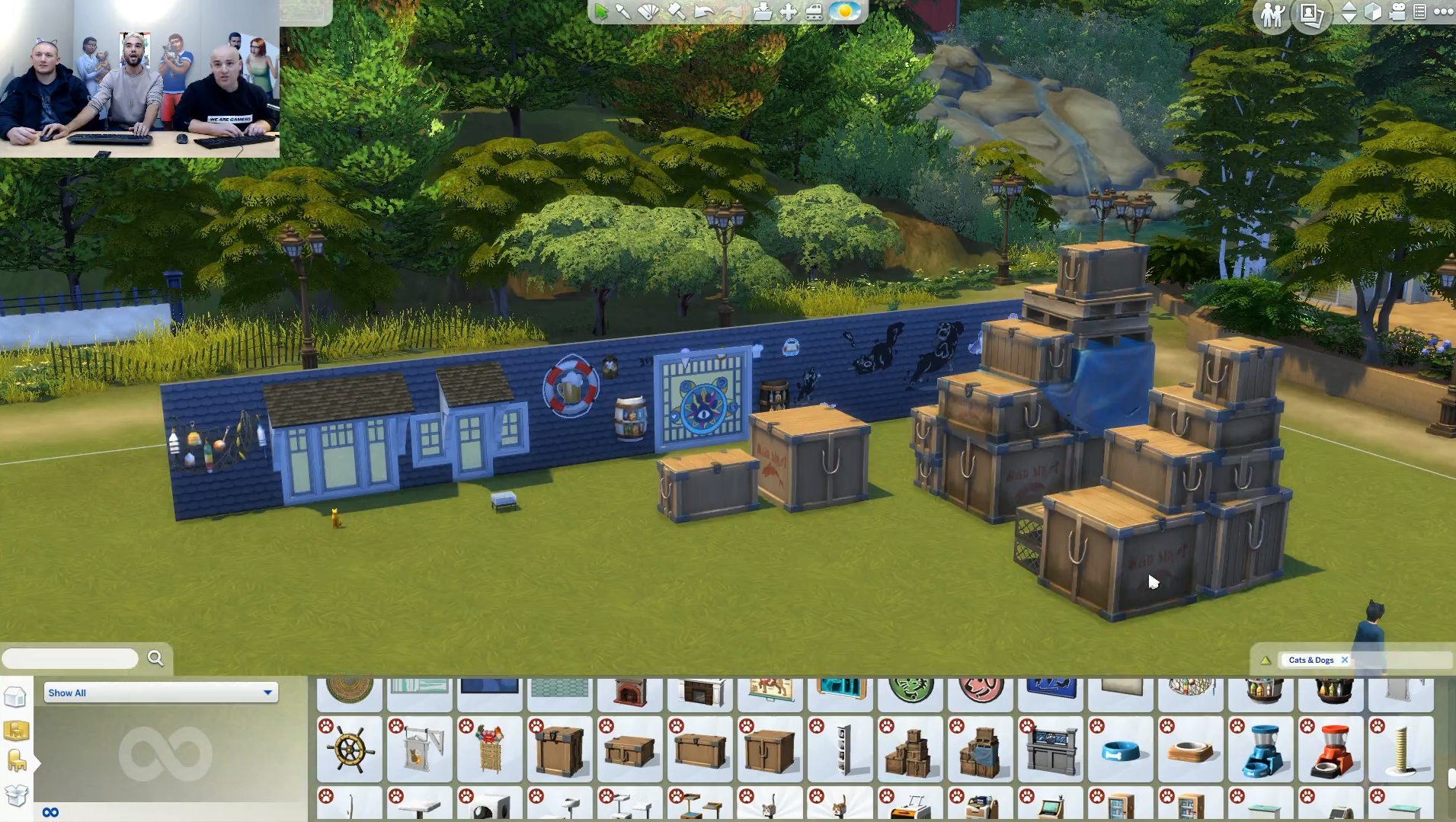Toggle the sun time-of-day button

pos(844,11)
